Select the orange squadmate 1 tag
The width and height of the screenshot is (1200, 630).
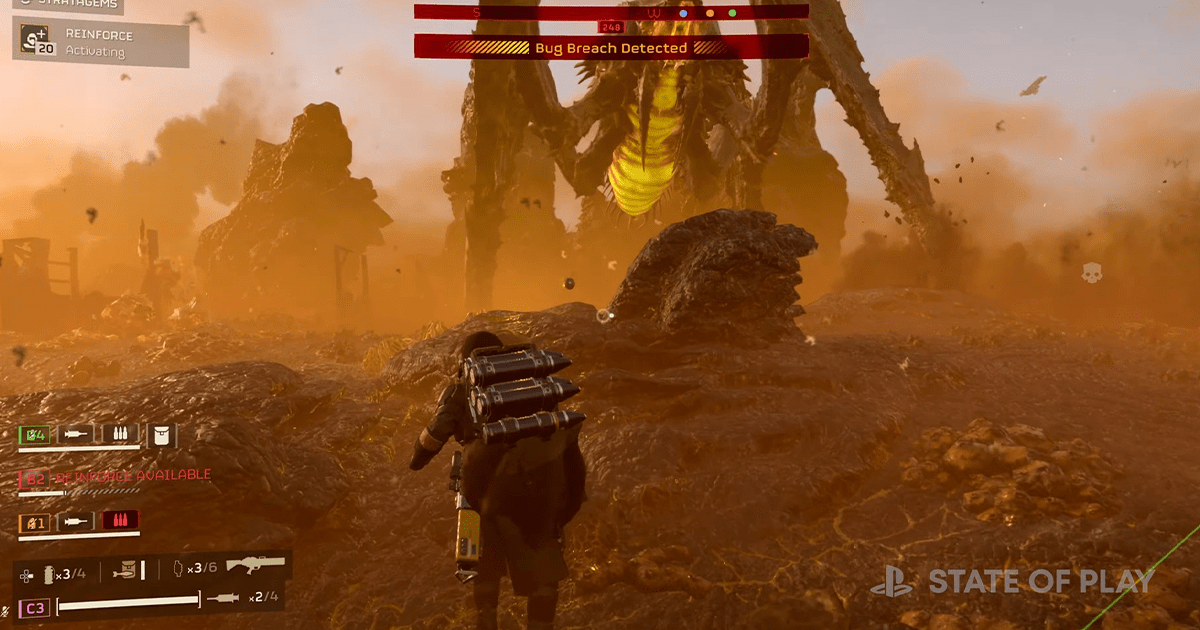click(x=33, y=521)
